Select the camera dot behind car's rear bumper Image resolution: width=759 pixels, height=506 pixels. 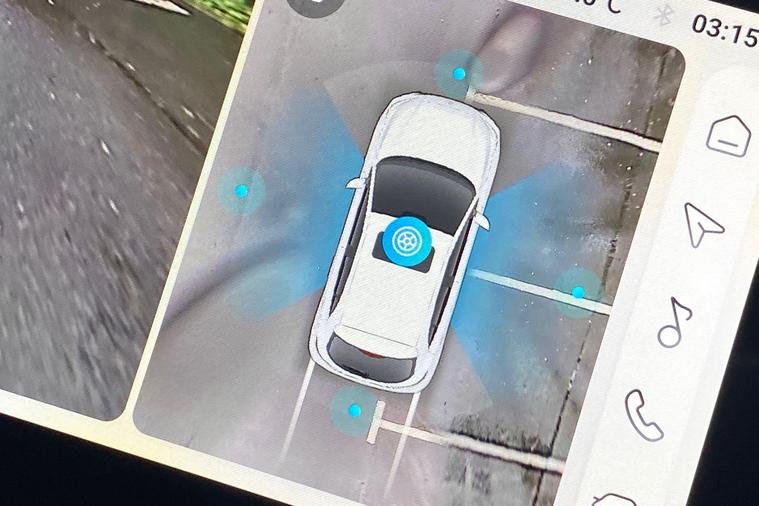point(354,409)
